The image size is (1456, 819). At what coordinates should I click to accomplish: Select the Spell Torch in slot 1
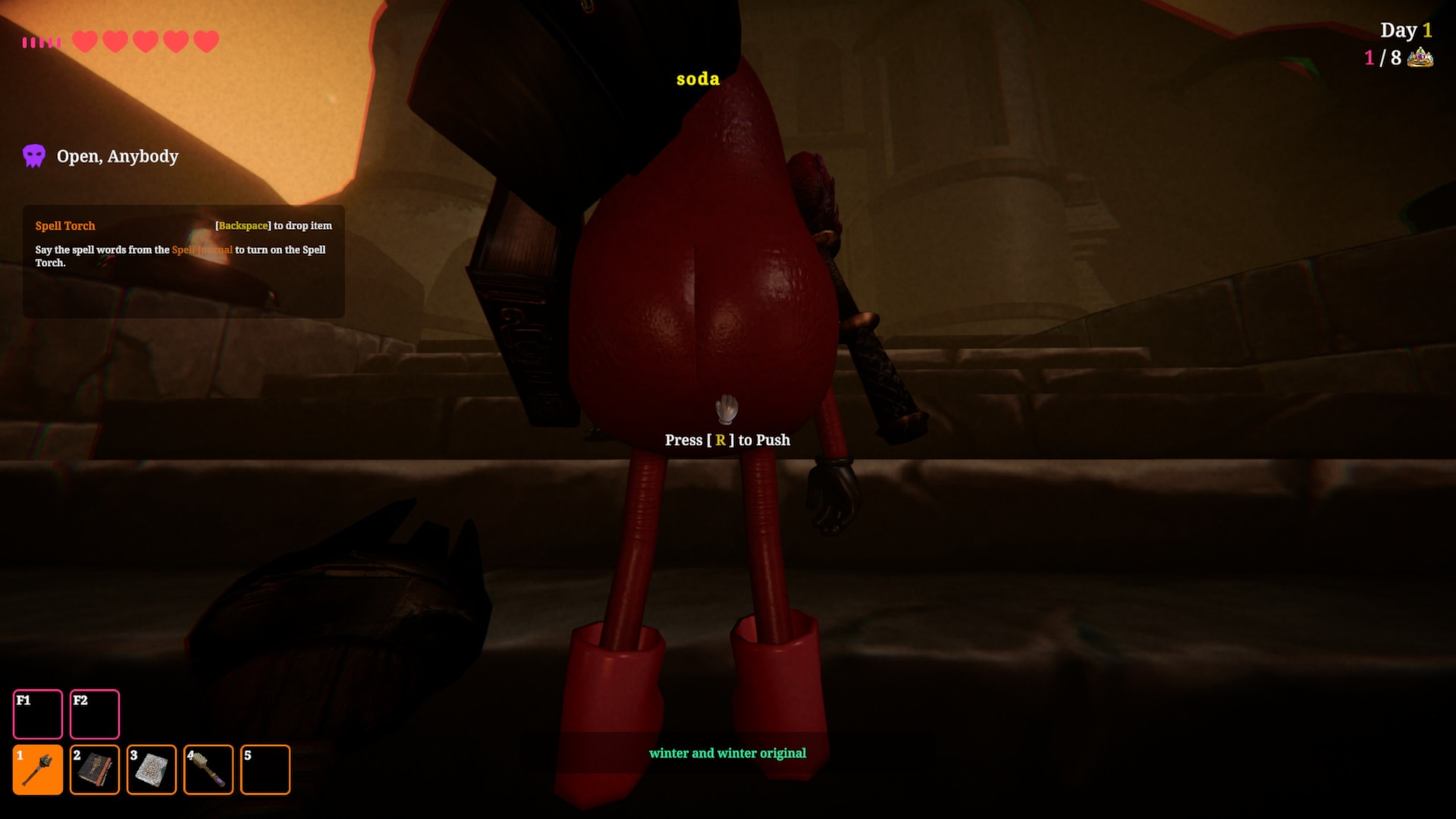[x=38, y=770]
